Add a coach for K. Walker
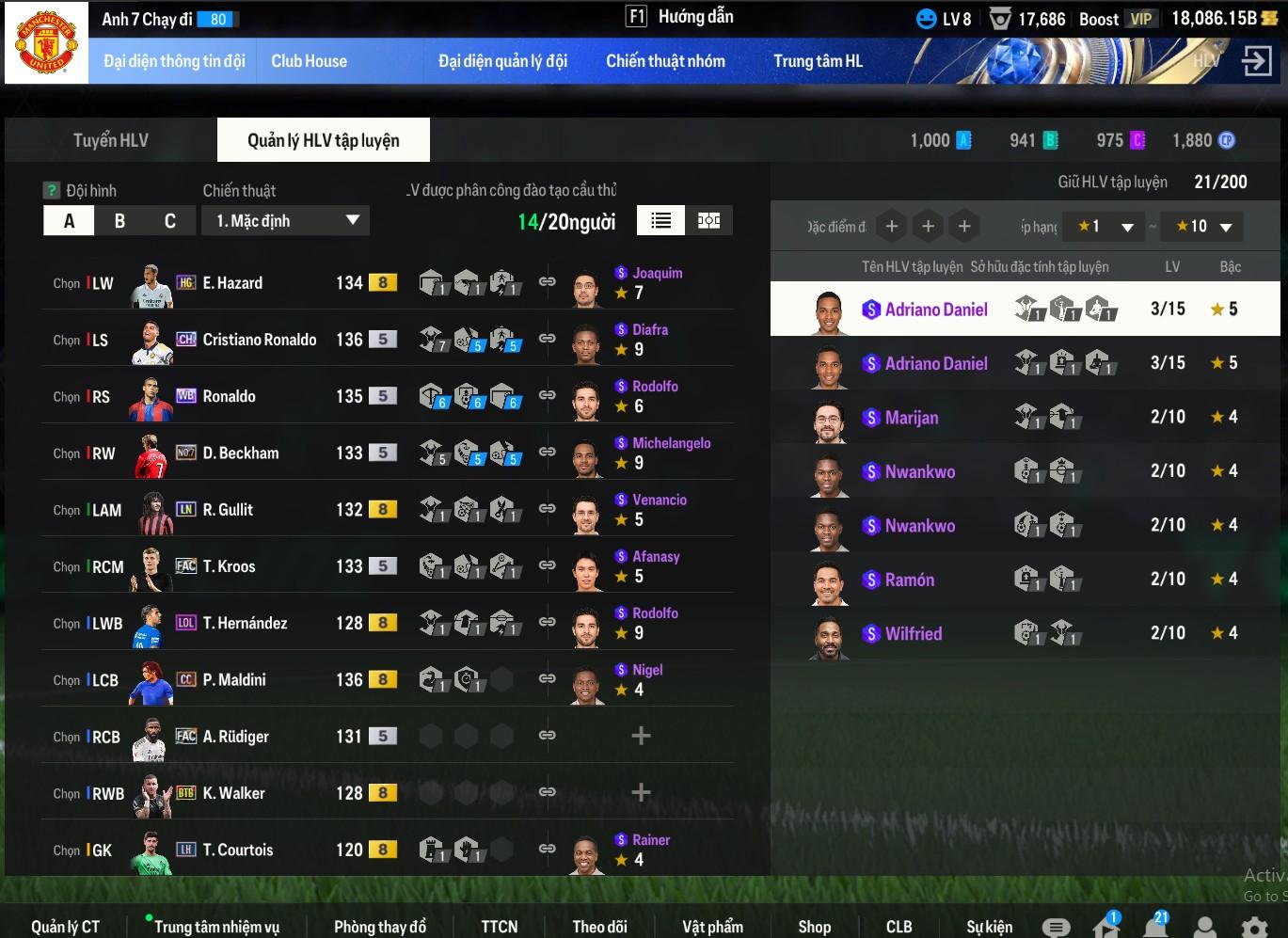 641,792
